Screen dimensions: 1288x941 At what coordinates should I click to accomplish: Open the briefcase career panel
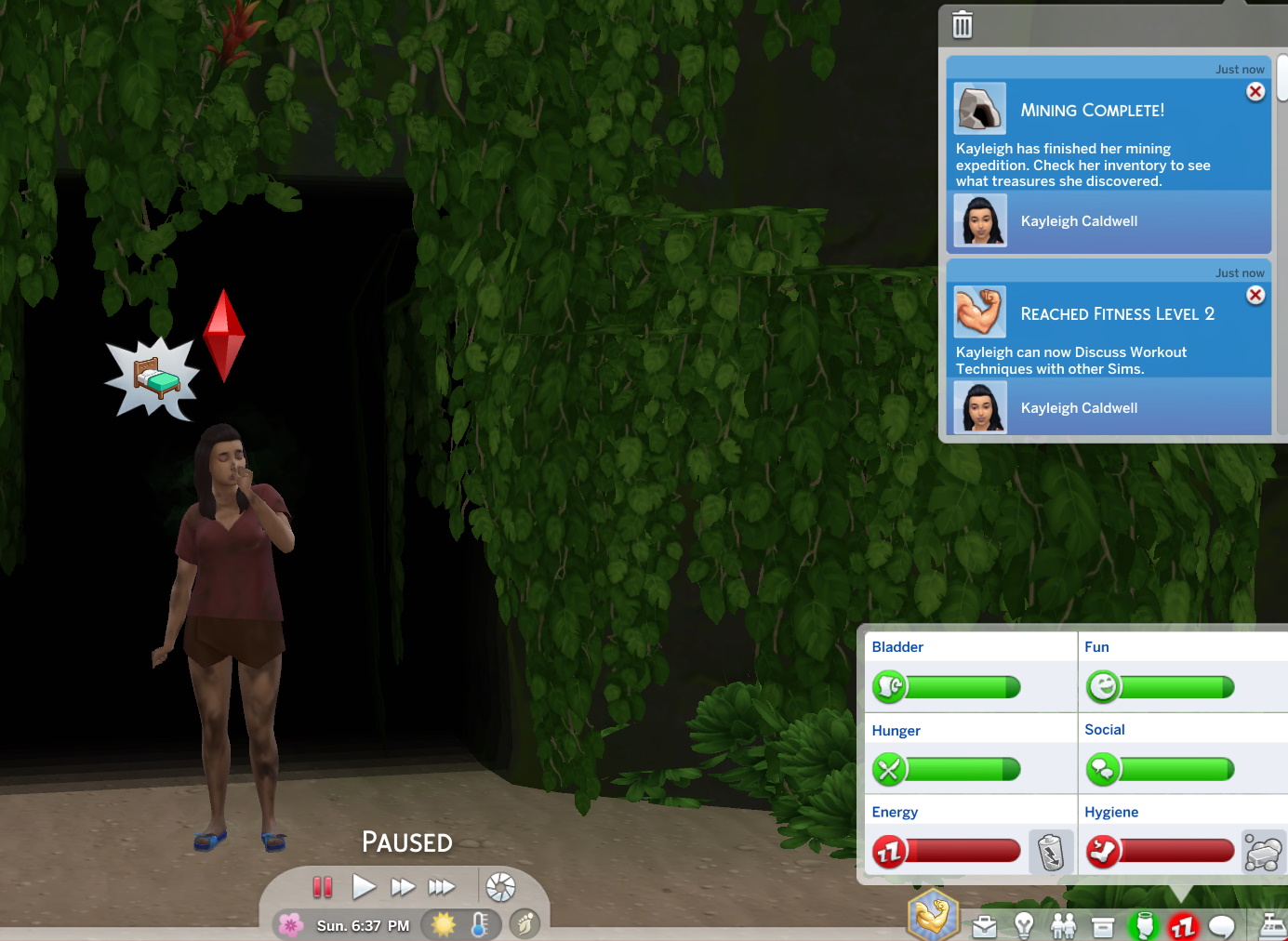click(x=984, y=926)
